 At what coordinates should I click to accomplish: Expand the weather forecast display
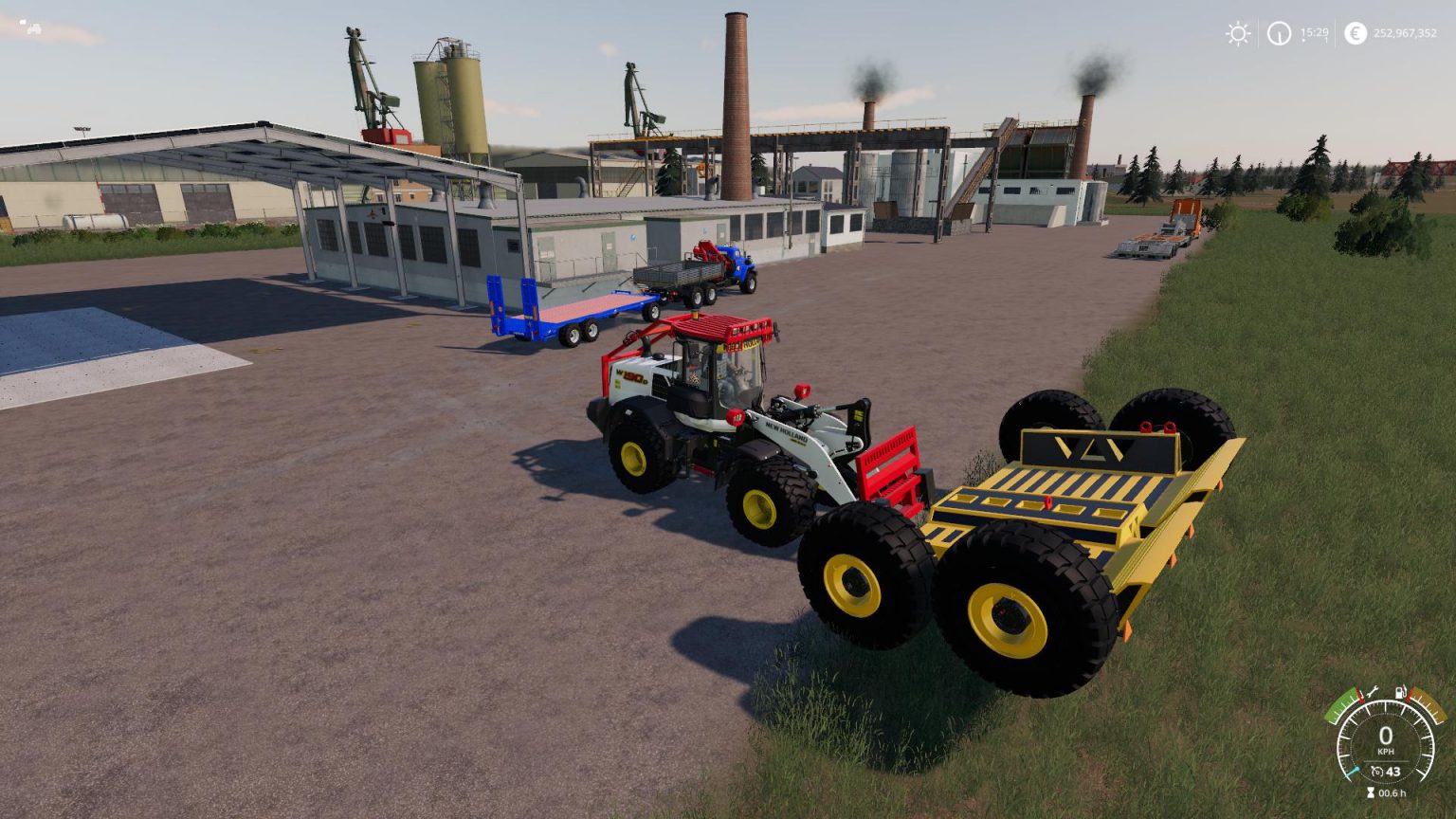(1239, 33)
